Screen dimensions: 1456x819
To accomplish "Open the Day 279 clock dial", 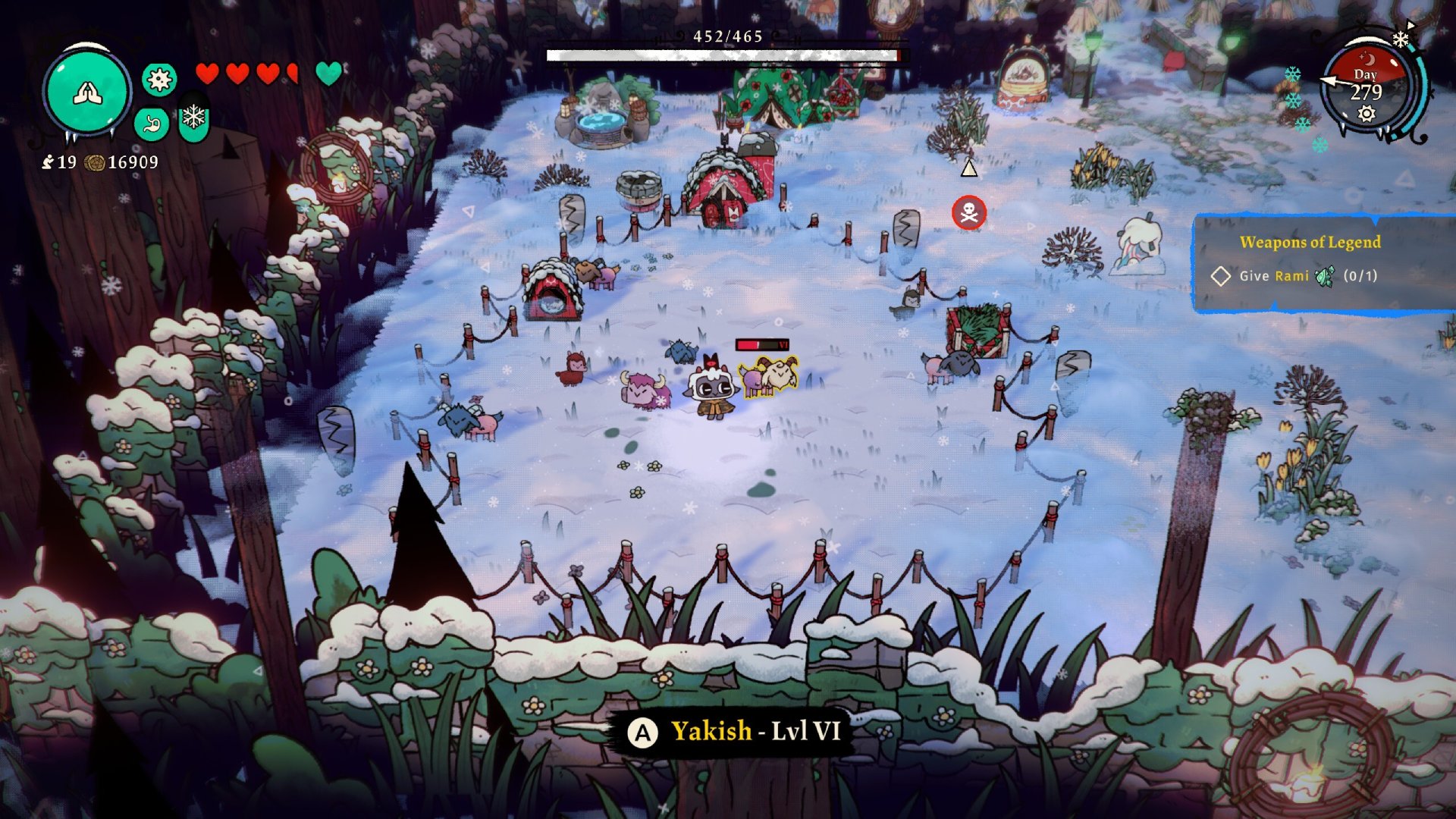I will click(x=1366, y=92).
